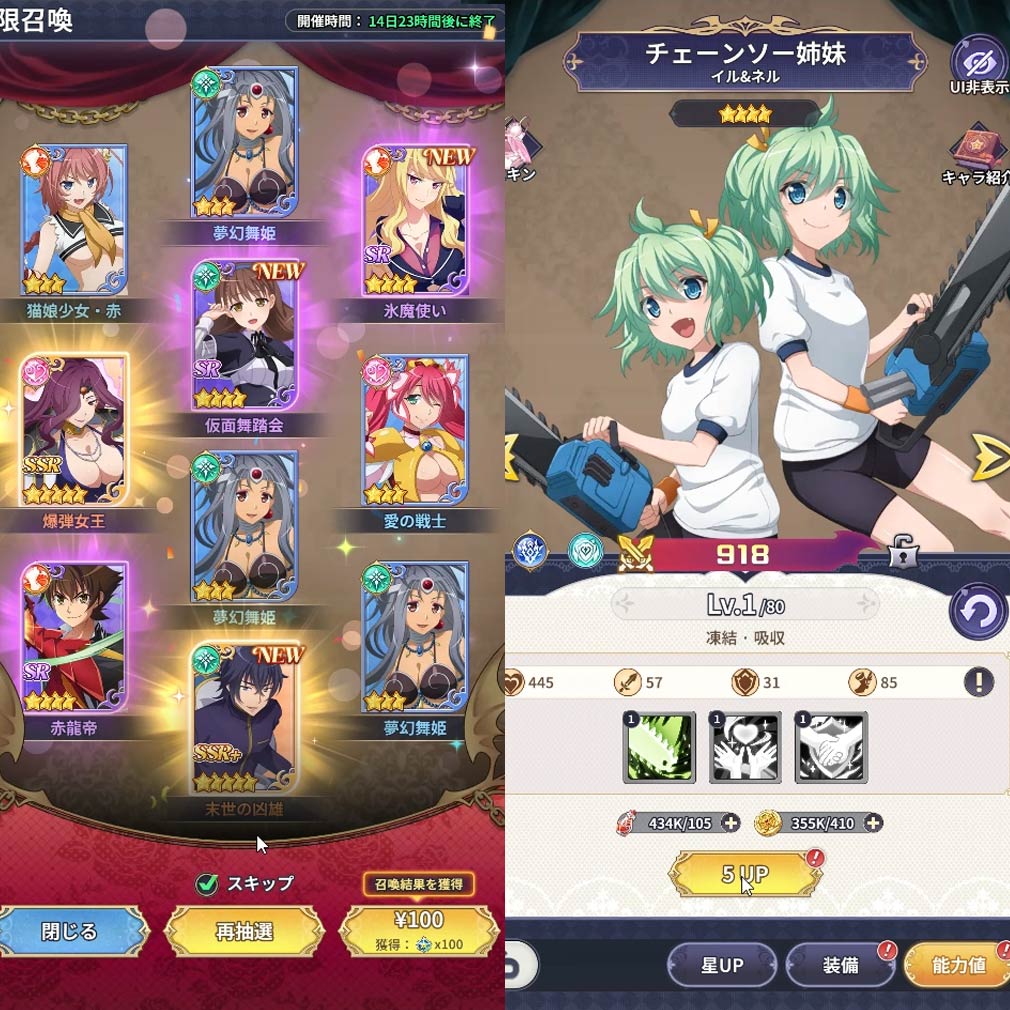Screen dimensions: 1010x1010
Task: Open the 装備 equipment menu
Action: [840, 965]
